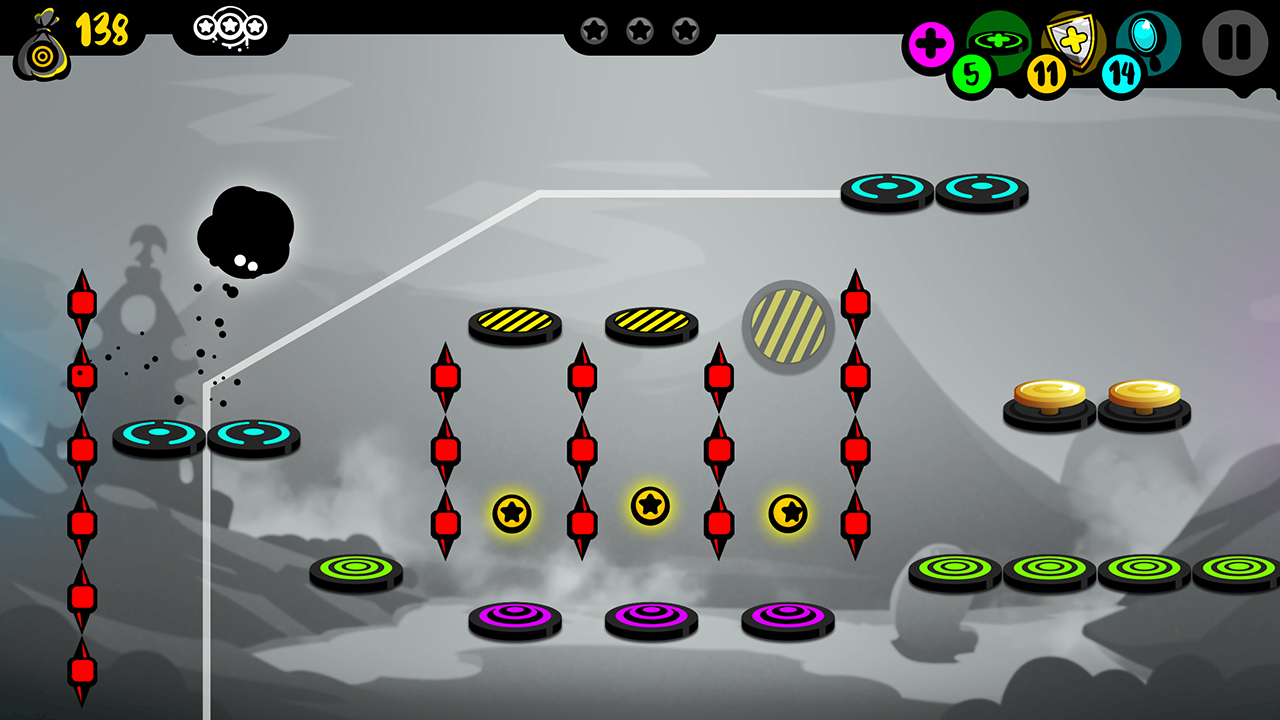
Task: Collect the rightmost glowing star collectible
Action: [787, 515]
